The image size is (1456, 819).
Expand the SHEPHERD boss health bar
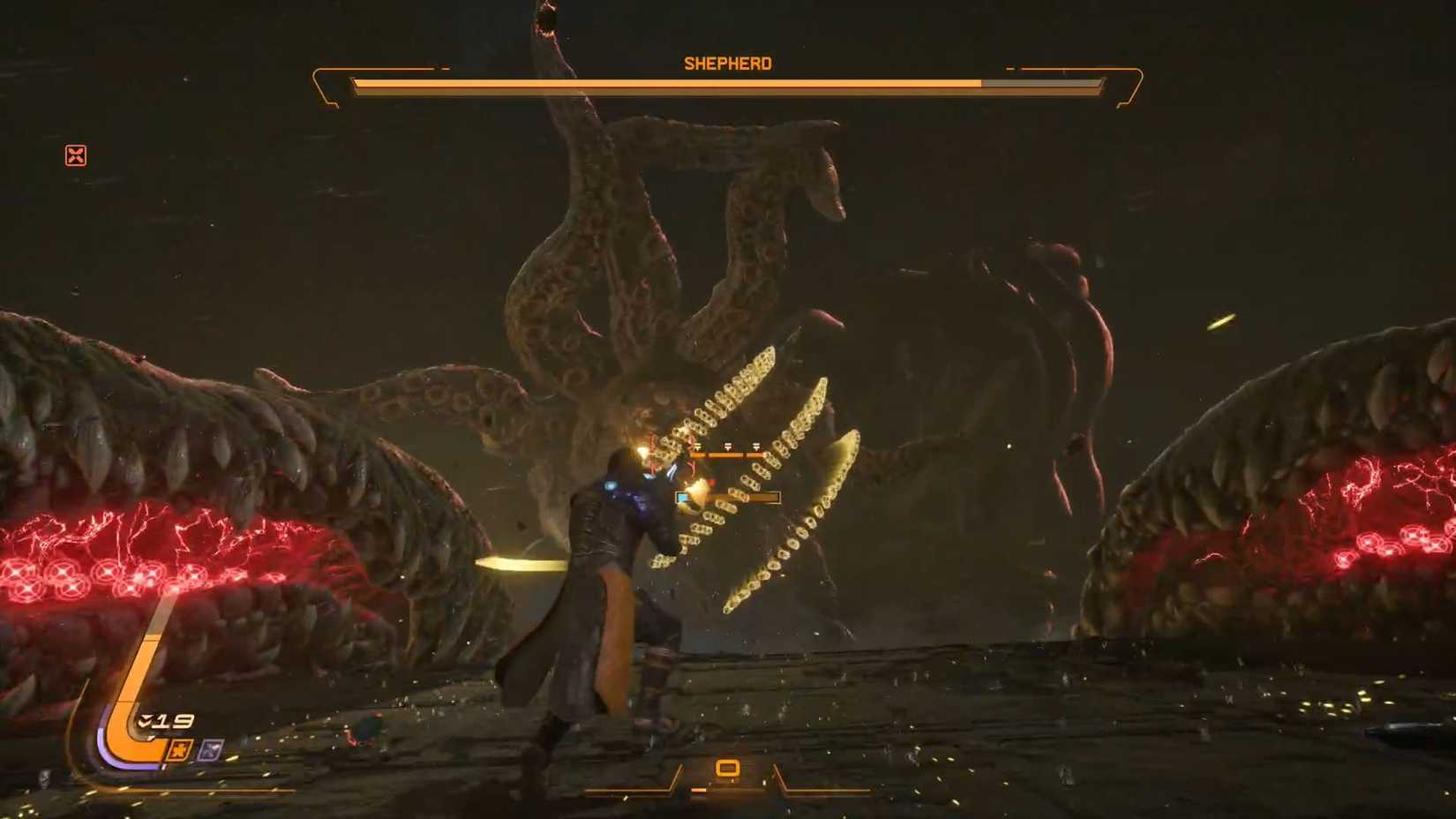[726, 86]
